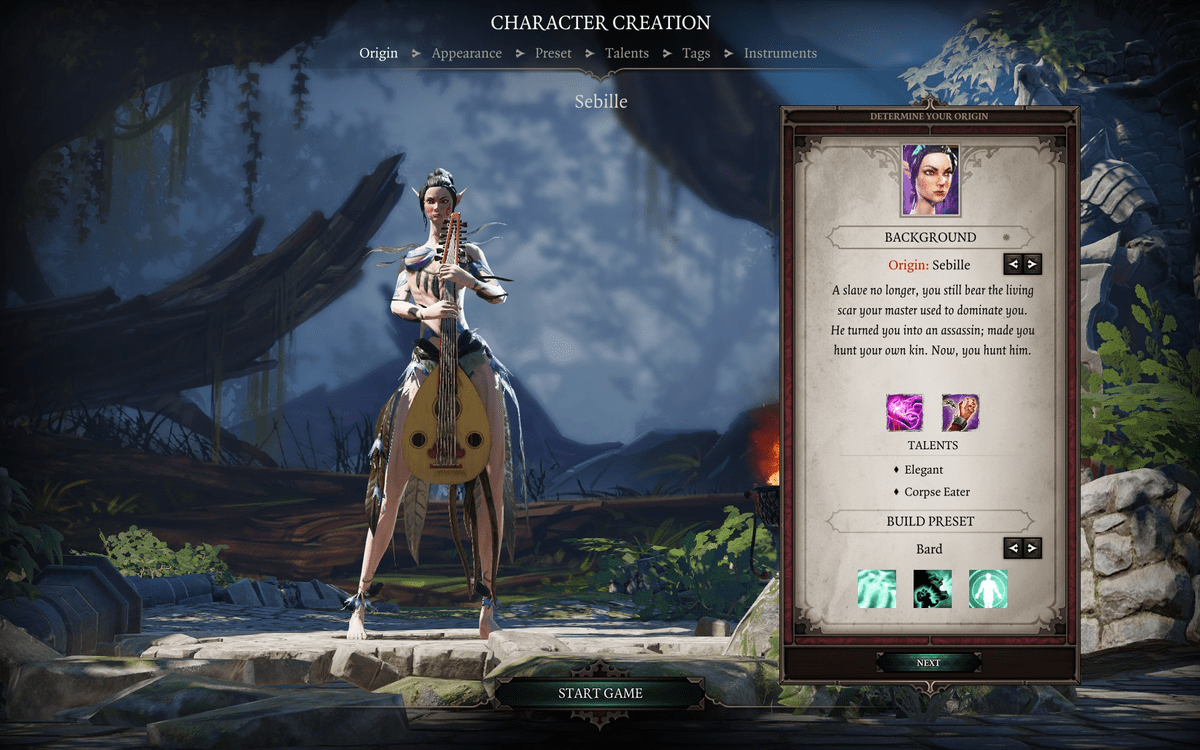The image size is (1200, 750).
Task: Inspect the dark silhouette Bard preset skill
Action: [x=932, y=589]
